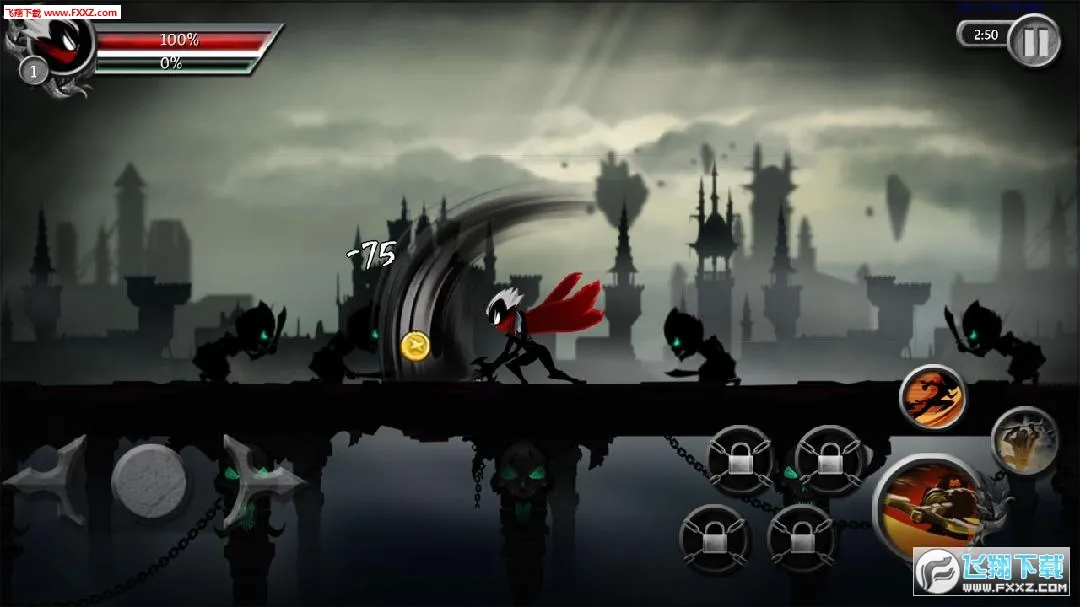
Task: Tap the left shuriken move arrow
Action: tap(45, 479)
